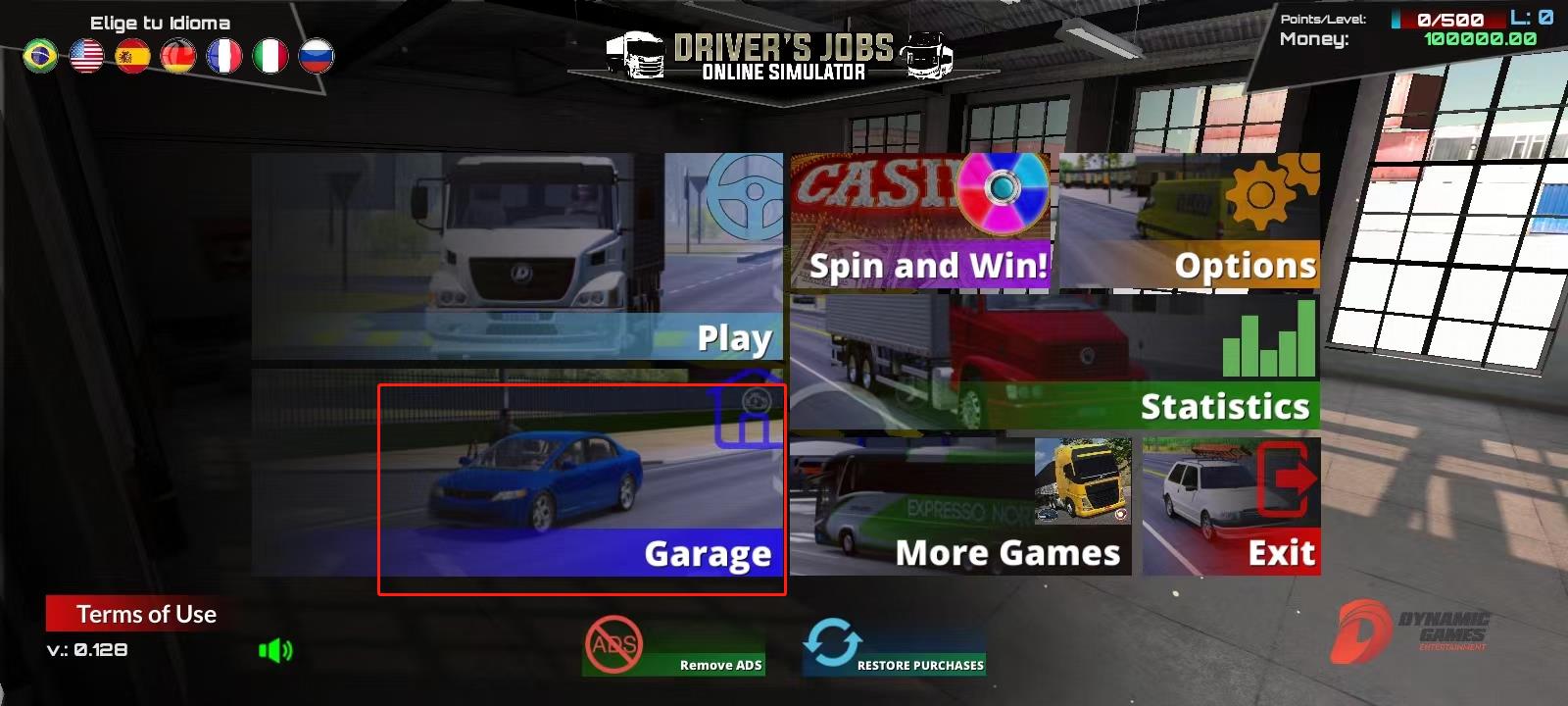
Task: Switch language to English with US flag
Action: (x=86, y=56)
